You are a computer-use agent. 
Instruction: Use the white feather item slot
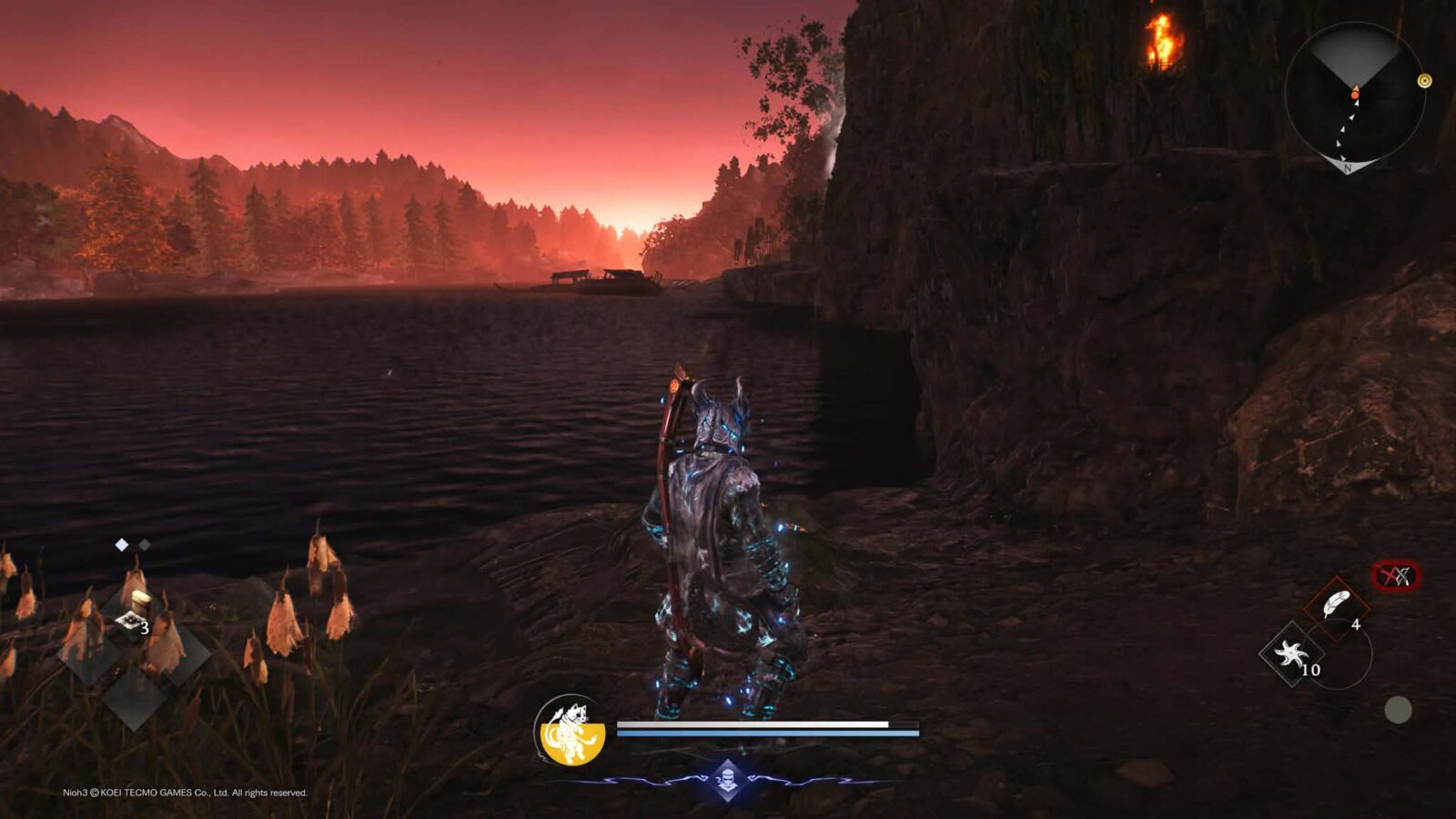(x=1335, y=606)
